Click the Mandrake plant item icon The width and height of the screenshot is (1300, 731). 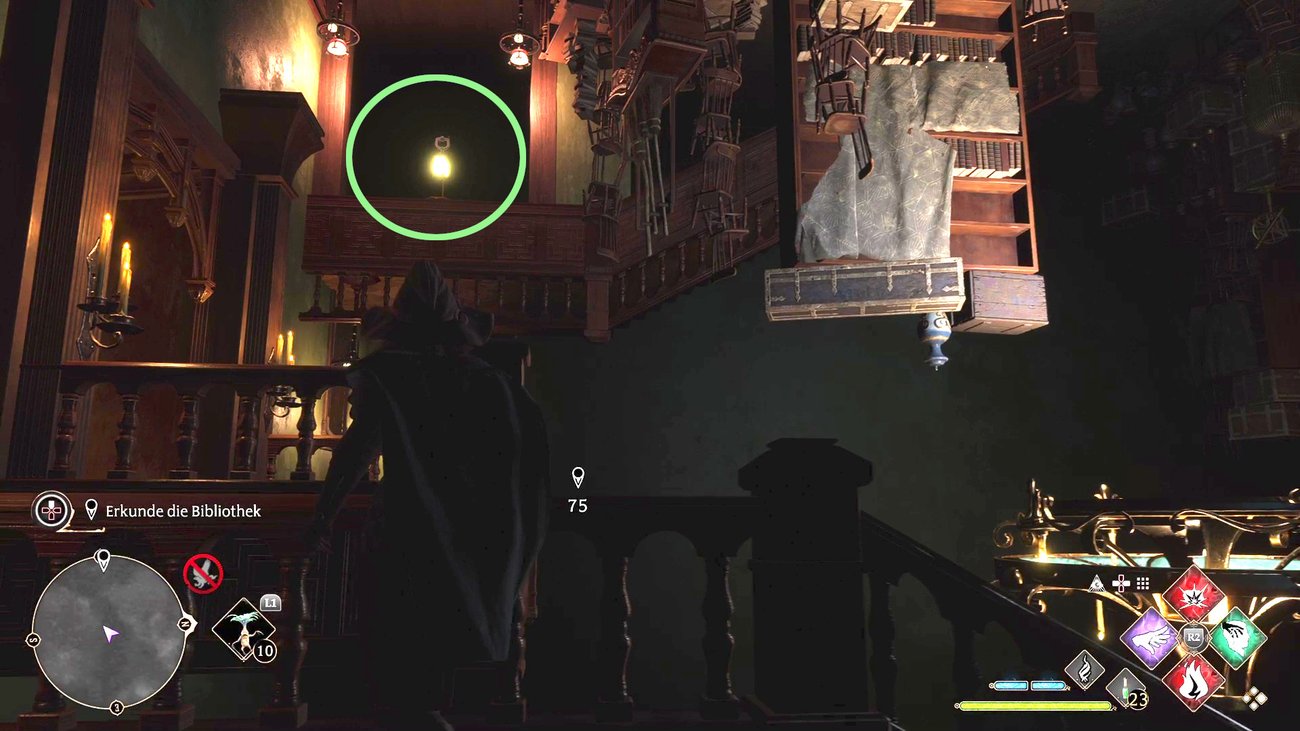pos(244,631)
